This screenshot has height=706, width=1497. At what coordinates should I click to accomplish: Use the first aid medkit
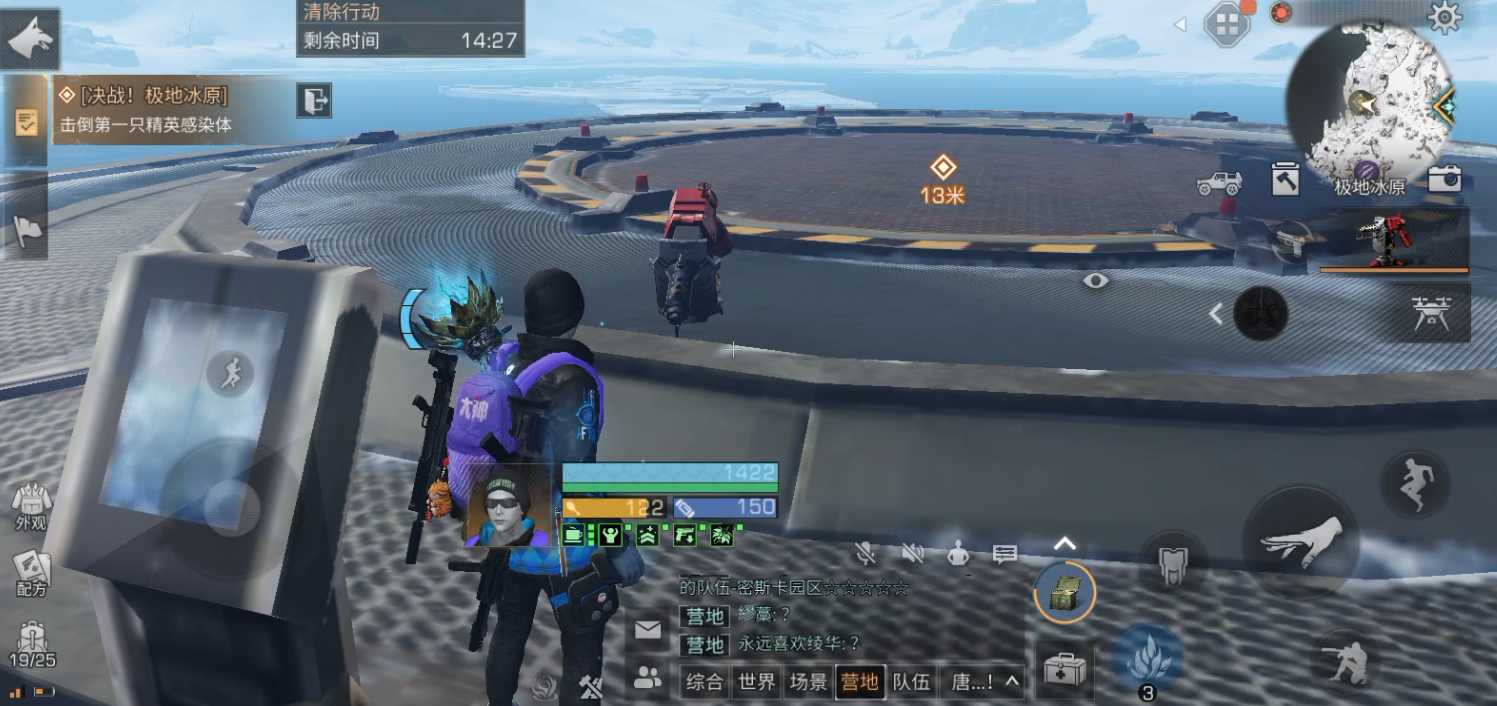tap(1063, 670)
